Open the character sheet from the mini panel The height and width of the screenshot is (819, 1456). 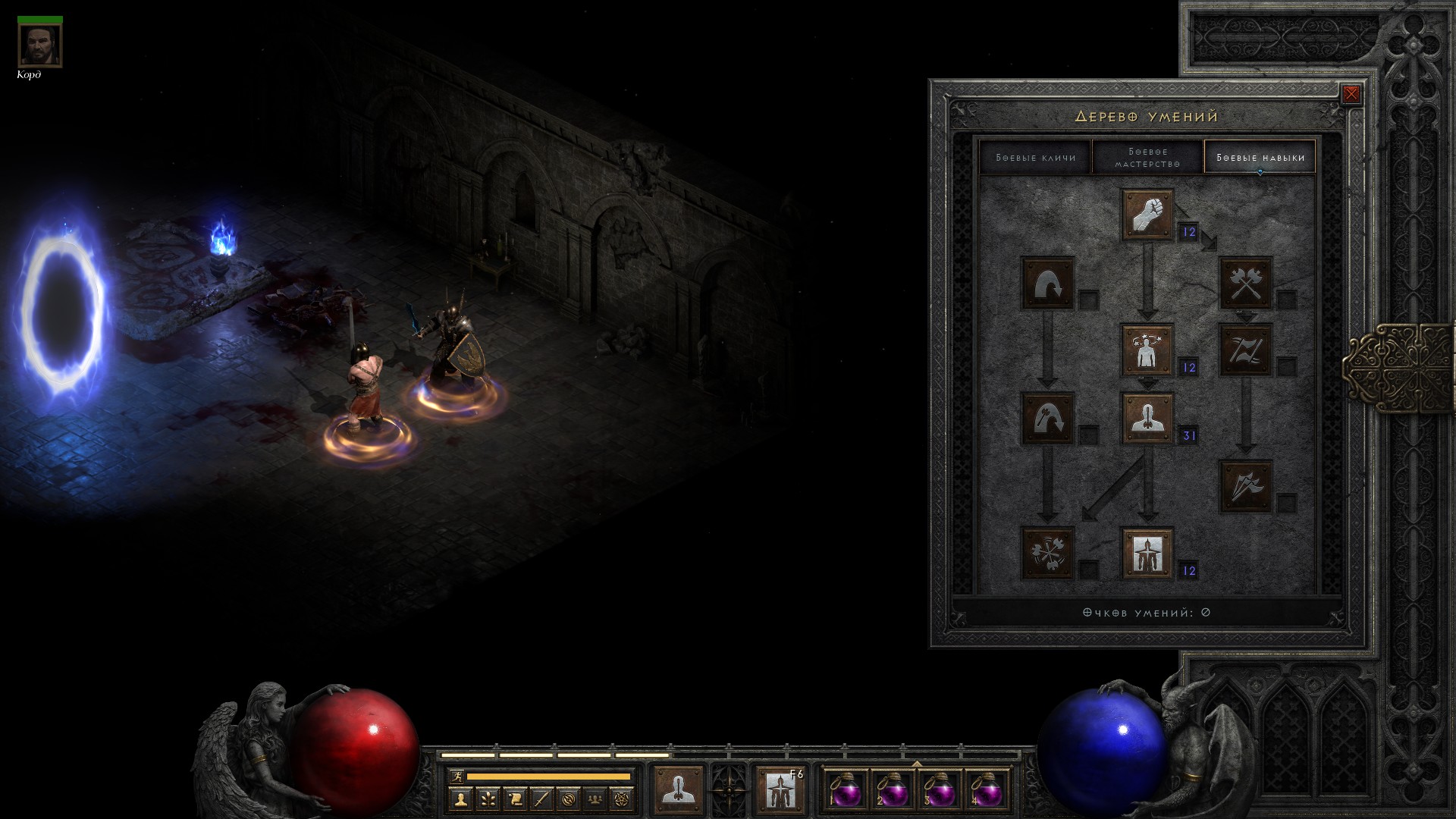point(460,799)
